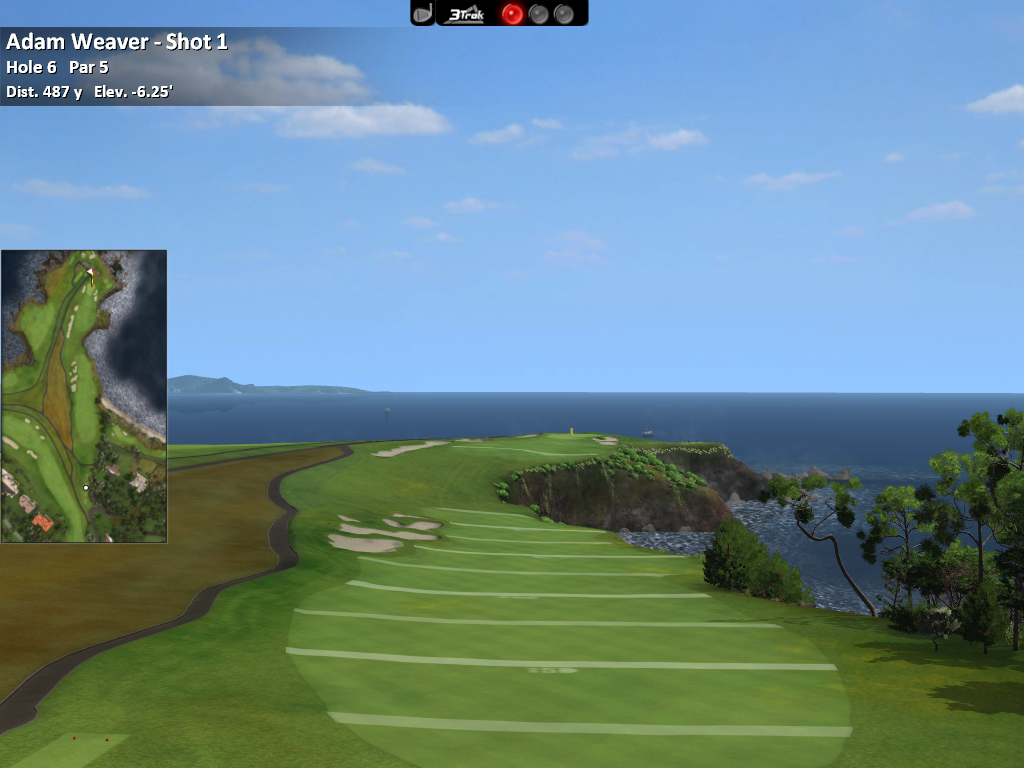
Task: Click the golf club icon at top
Action: coord(423,13)
